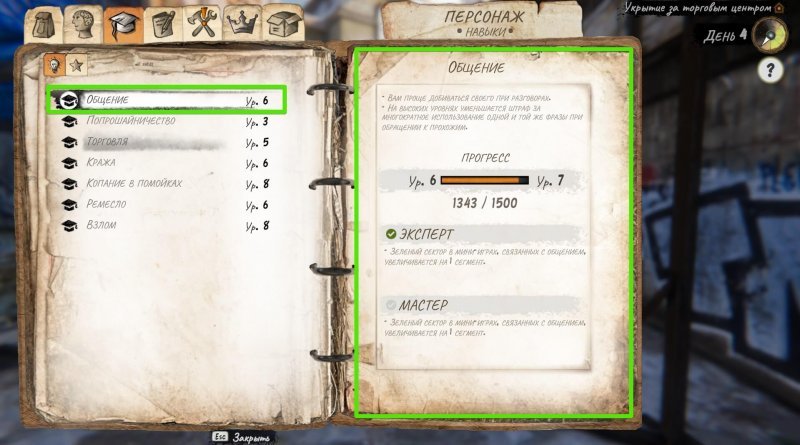Show the Копание в помойках skill
This screenshot has height=445, width=800.
[x=165, y=184]
